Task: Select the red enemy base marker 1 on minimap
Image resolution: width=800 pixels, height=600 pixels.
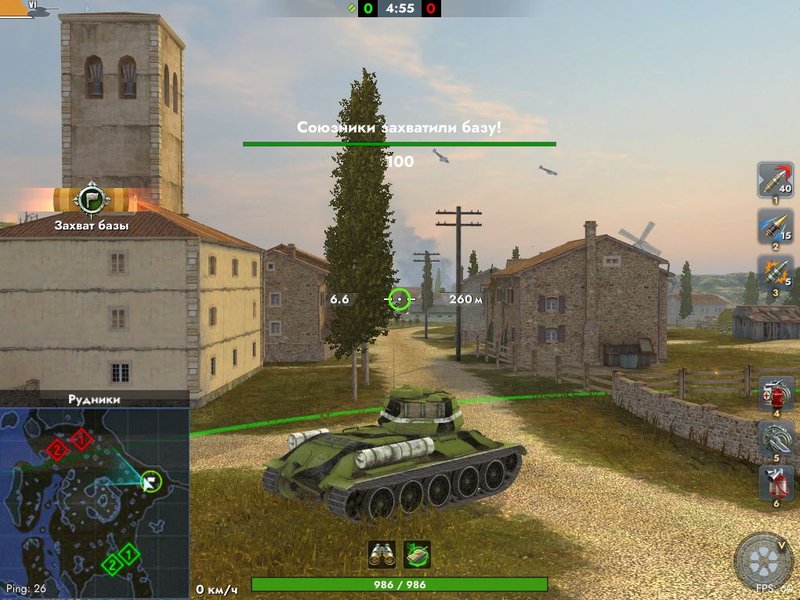Action: [x=83, y=438]
